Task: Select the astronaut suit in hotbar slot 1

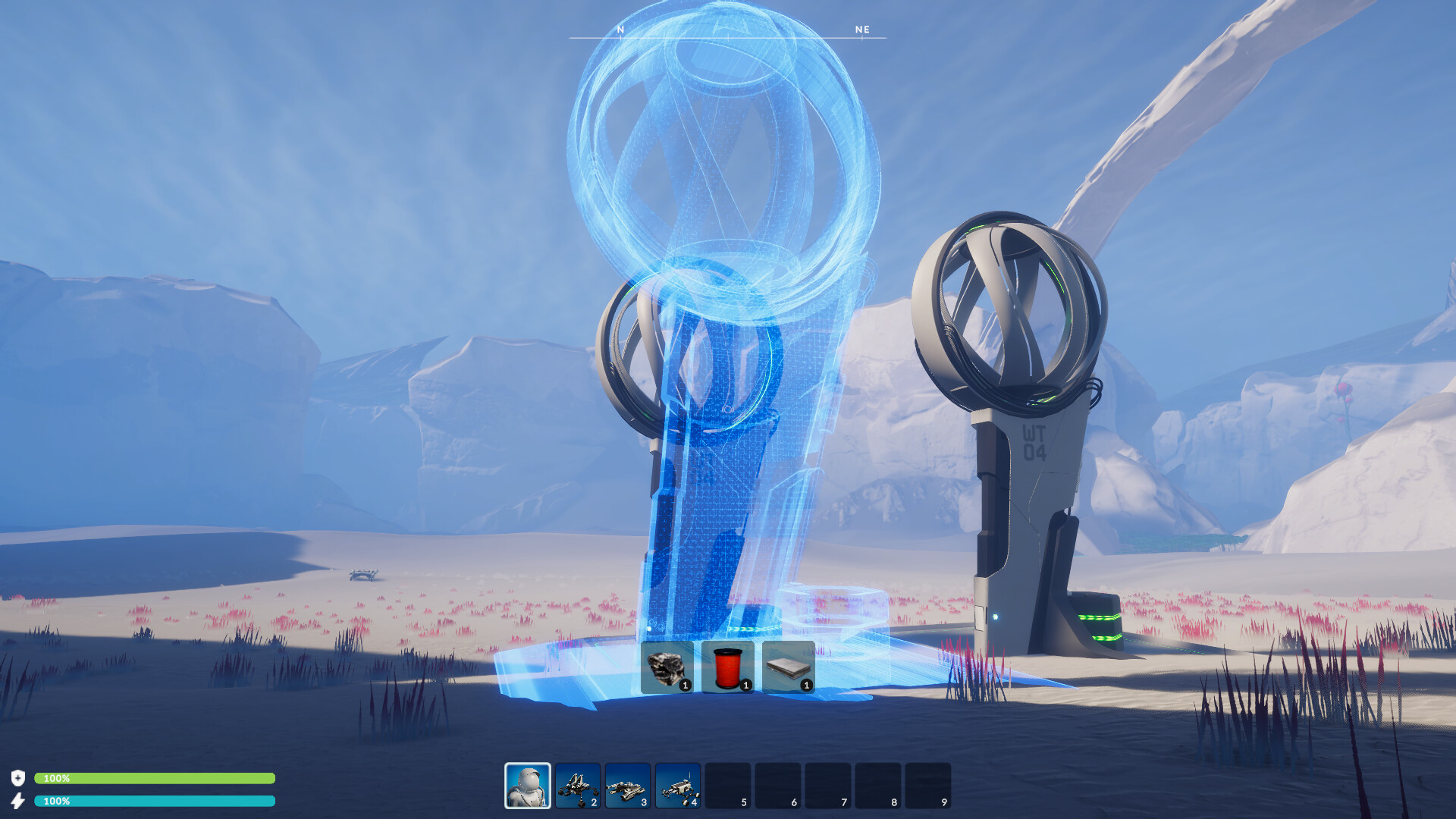Action: (528, 784)
